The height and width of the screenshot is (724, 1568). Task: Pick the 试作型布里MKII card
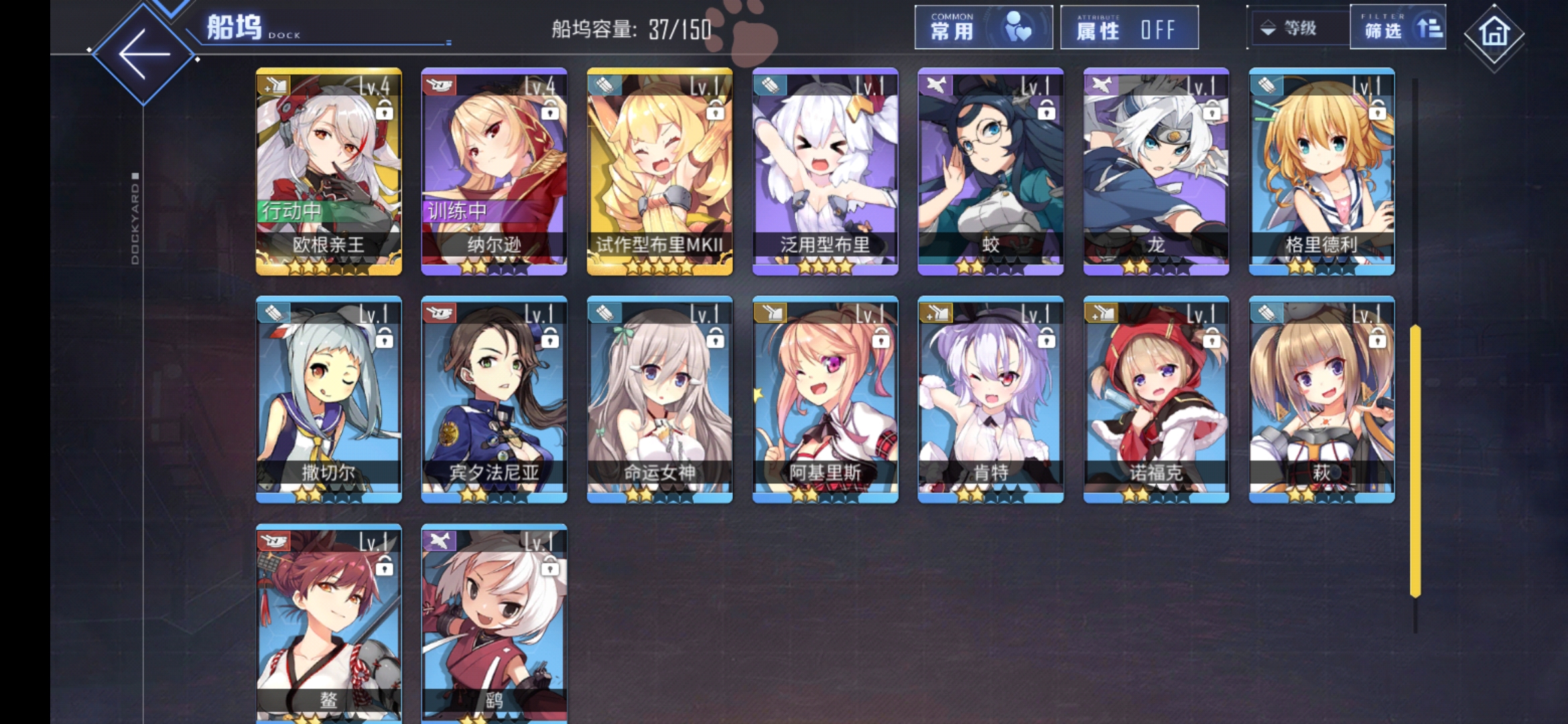click(660, 171)
